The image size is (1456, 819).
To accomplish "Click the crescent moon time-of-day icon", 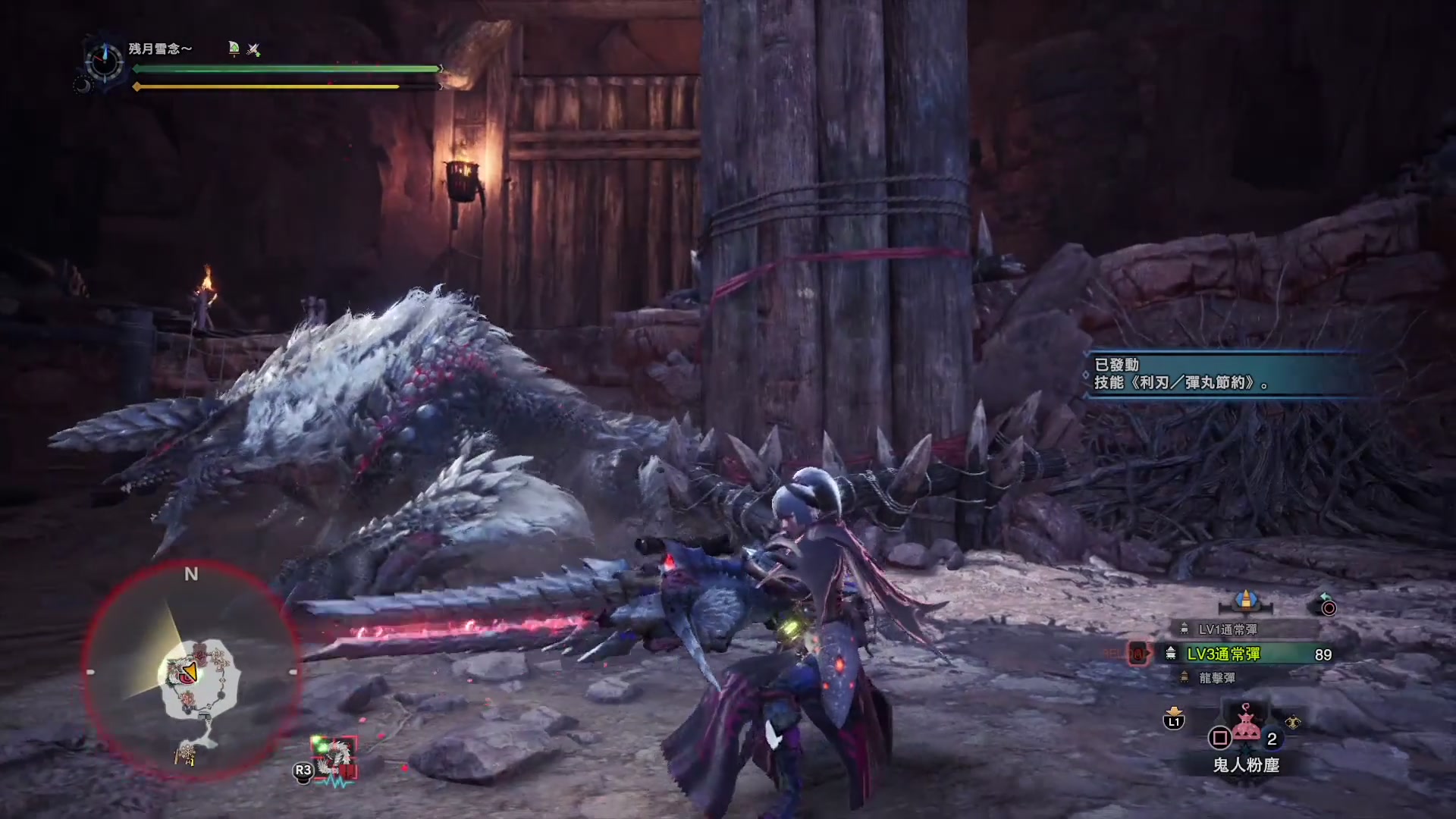I will click(82, 86).
